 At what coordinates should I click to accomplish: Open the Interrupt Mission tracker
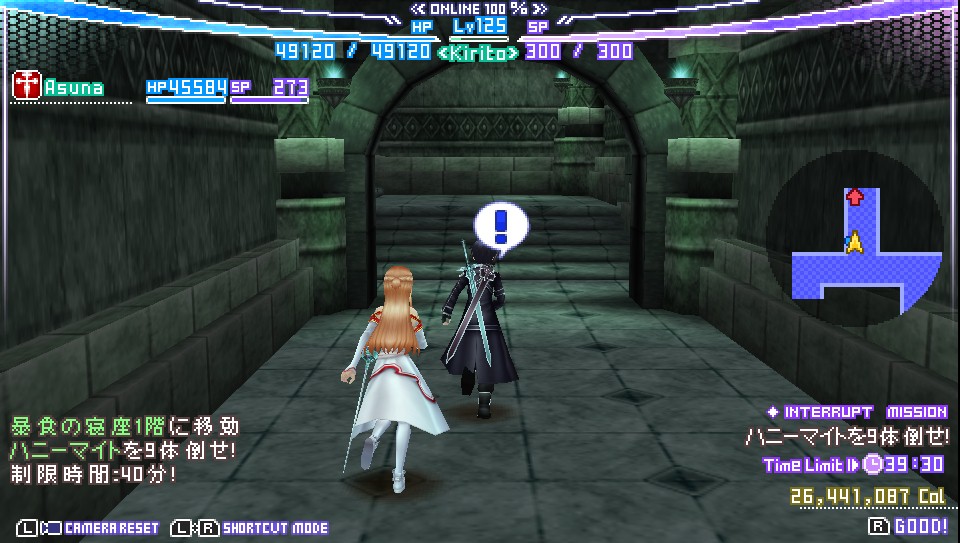point(857,412)
